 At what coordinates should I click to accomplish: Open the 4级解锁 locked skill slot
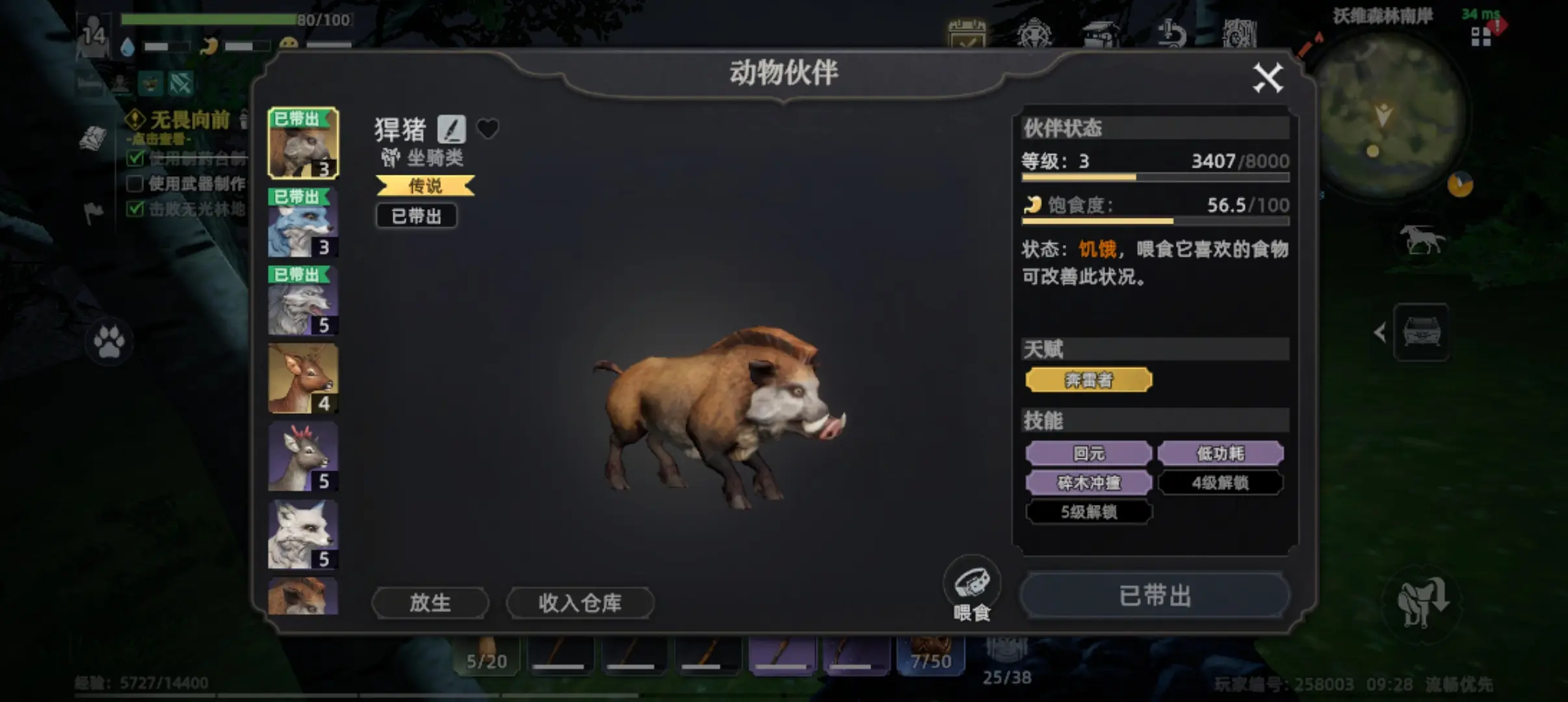pyautogui.click(x=1221, y=482)
